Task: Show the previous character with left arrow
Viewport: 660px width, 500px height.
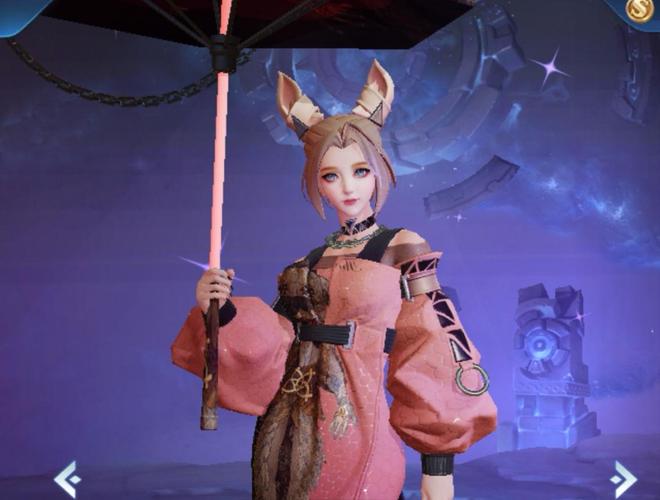Action: coord(67,478)
